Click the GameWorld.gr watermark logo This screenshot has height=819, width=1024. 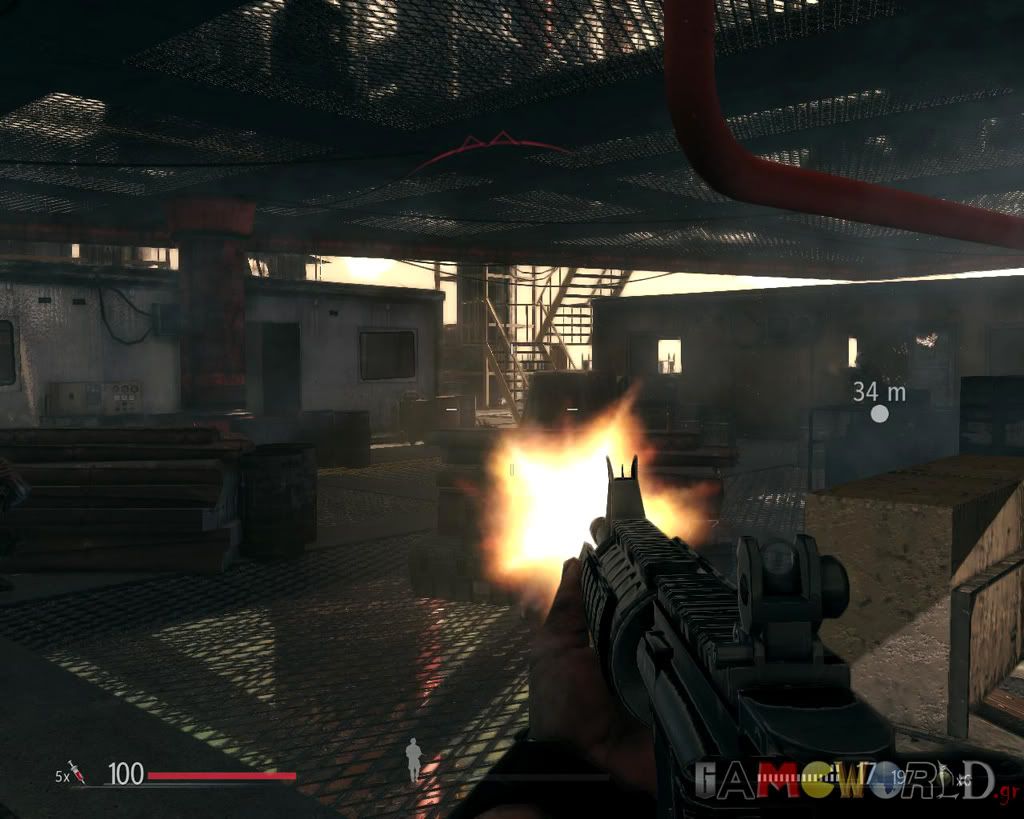click(846, 780)
